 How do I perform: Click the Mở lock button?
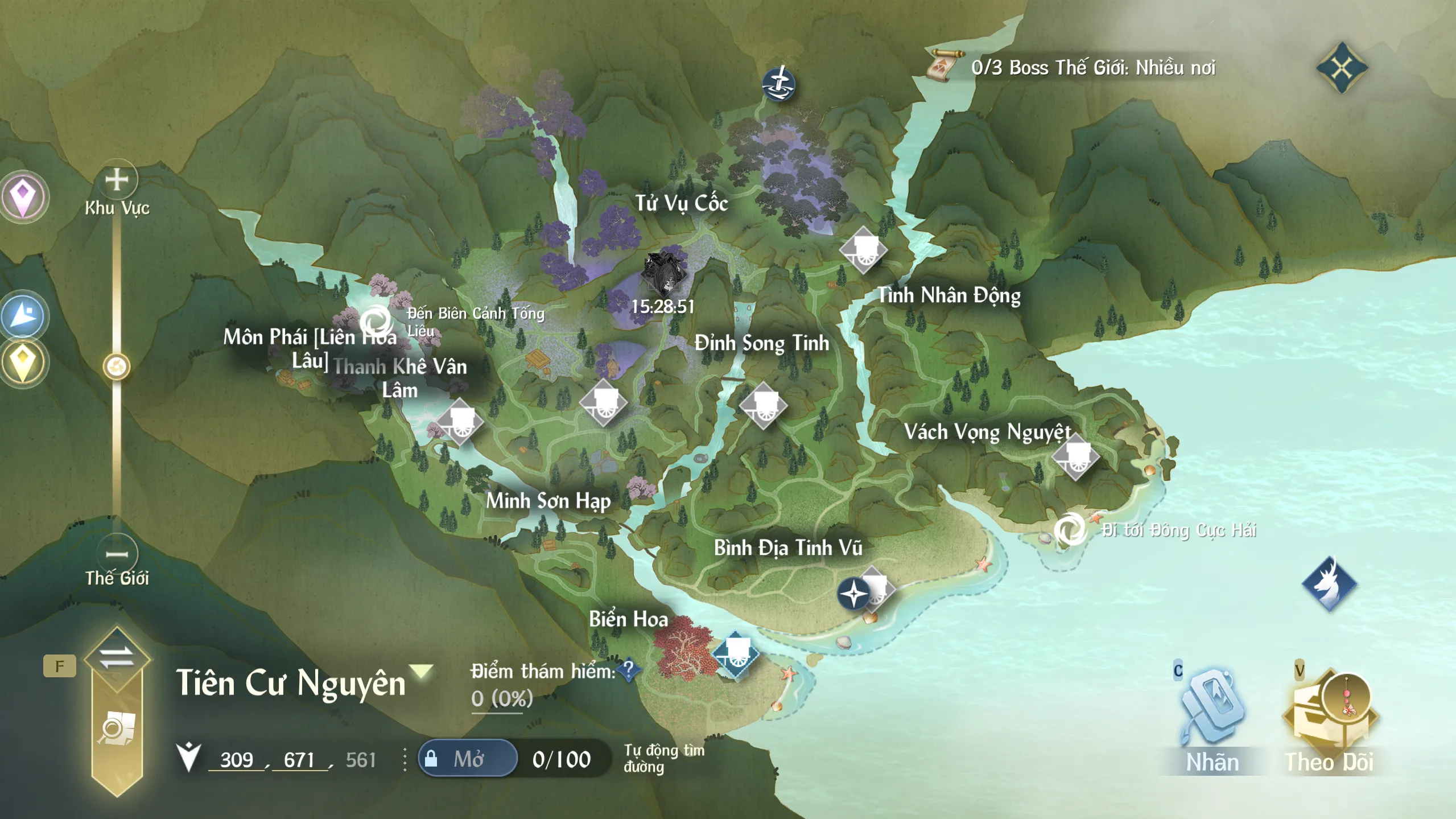pyautogui.click(x=468, y=759)
